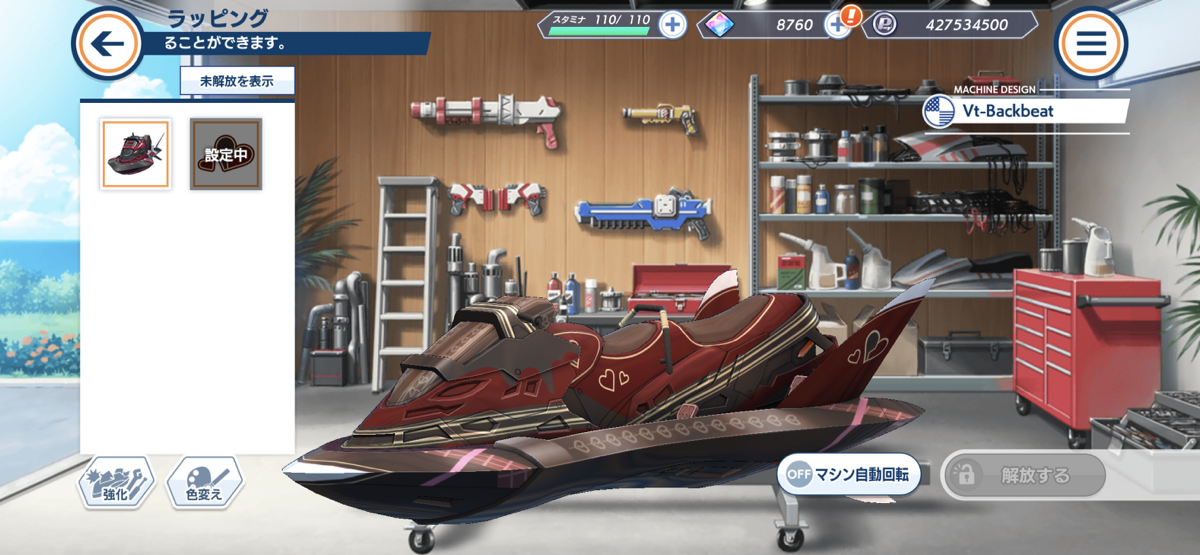Add stamina with the plus button

click(672, 24)
